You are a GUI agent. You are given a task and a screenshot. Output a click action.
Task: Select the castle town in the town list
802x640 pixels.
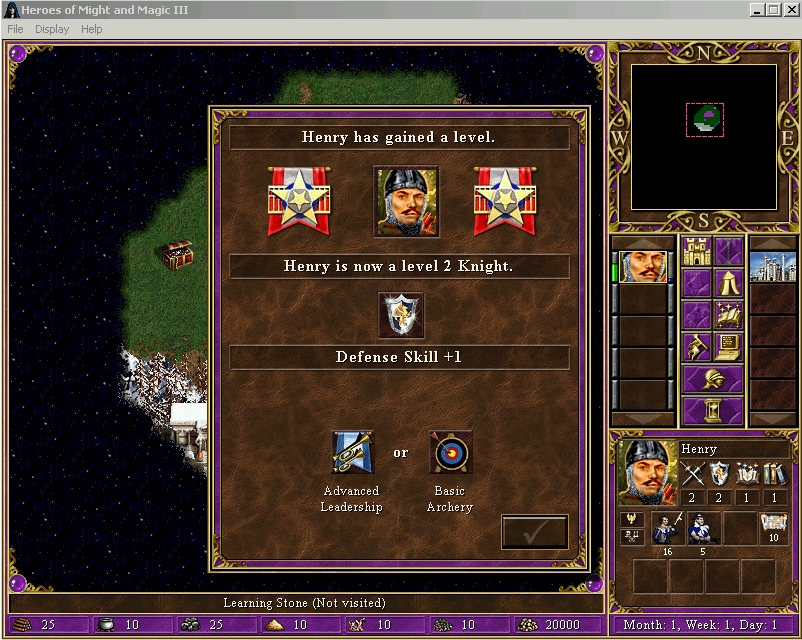click(772, 267)
